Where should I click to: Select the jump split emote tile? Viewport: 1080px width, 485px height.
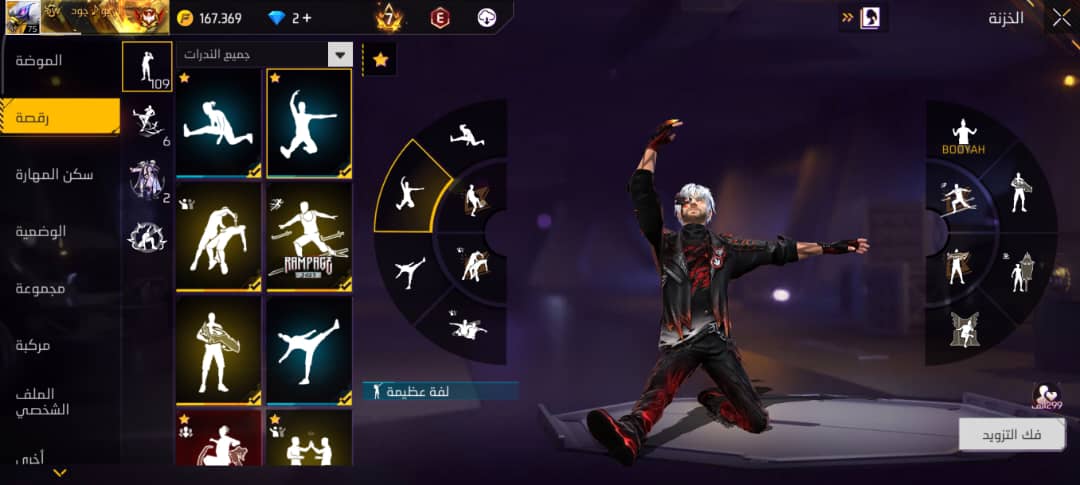[x=218, y=124]
